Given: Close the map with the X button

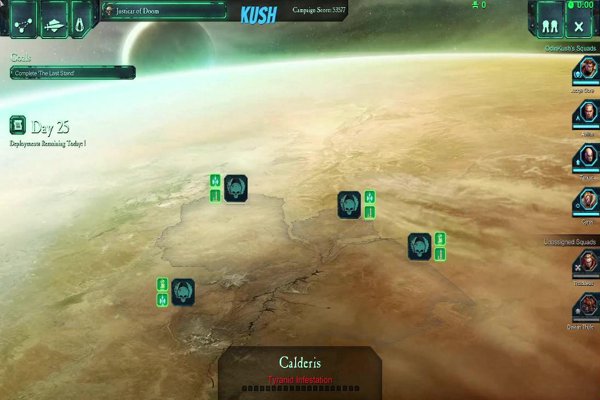Looking at the screenshot, I should click(x=580, y=22).
